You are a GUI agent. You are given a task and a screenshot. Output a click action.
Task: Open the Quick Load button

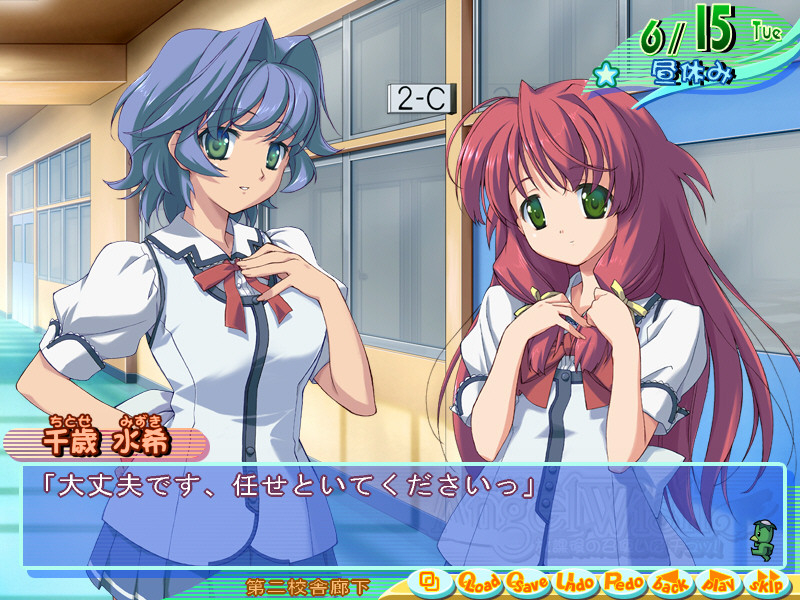479,581
